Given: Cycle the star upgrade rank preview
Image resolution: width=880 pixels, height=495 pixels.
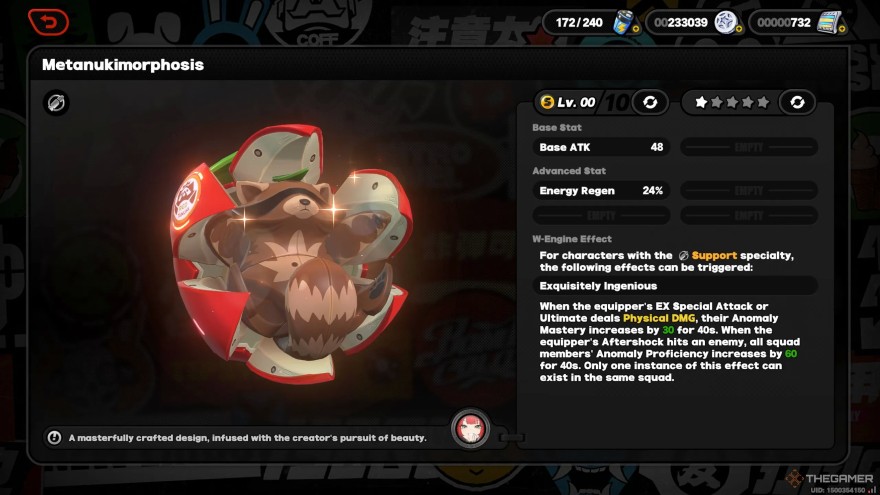Looking at the screenshot, I should (x=797, y=102).
